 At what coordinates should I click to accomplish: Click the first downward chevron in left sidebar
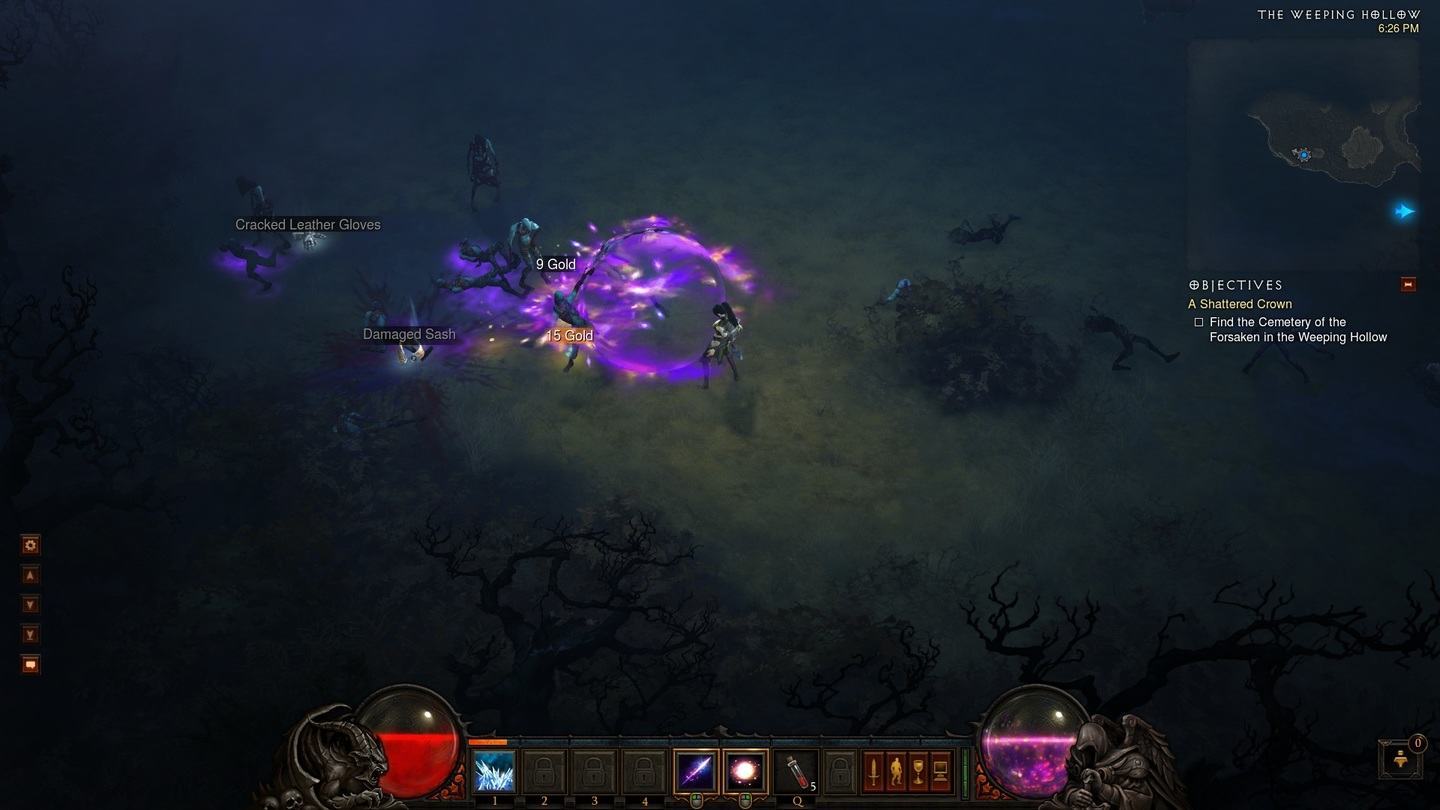[x=30, y=604]
